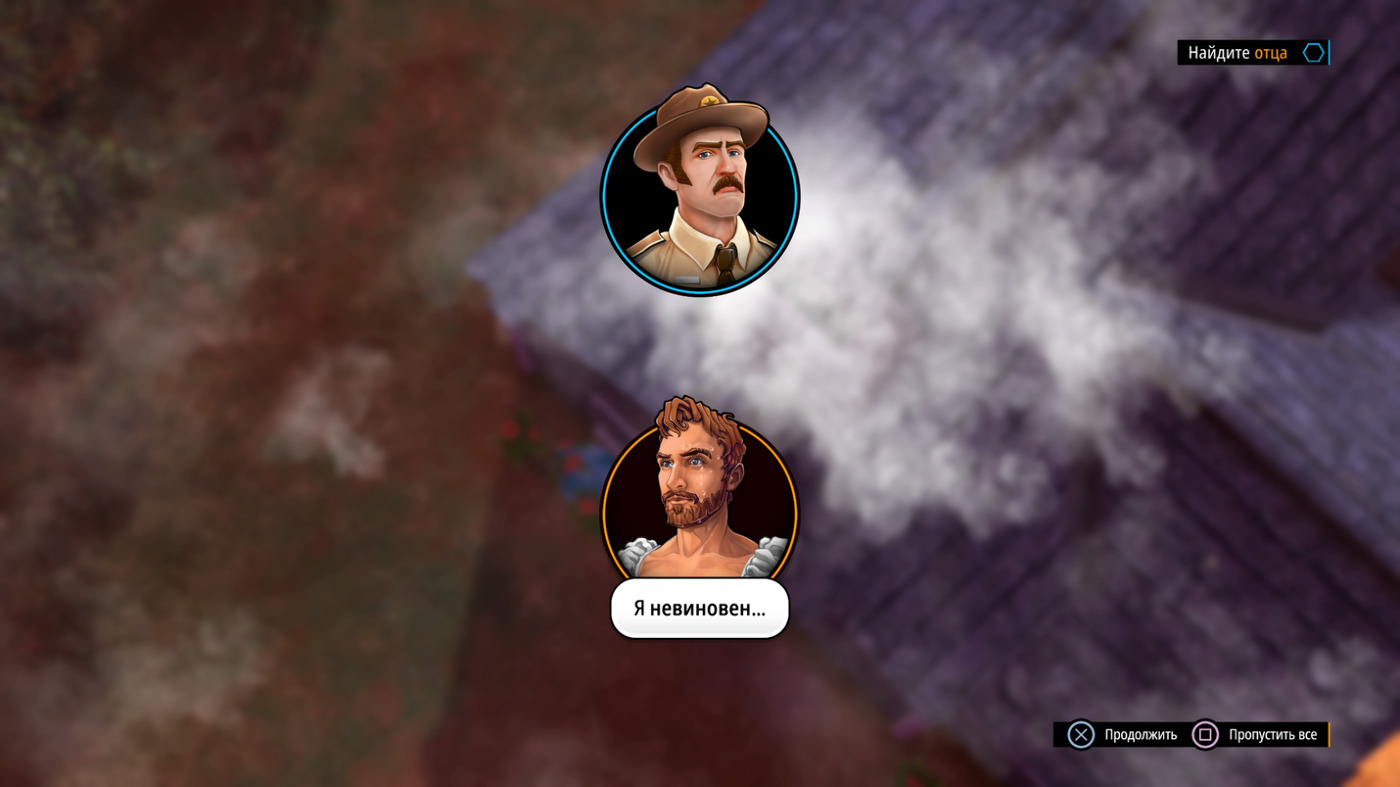Click the "Я невиновен..." speech bubble
Screen dimensions: 1400x787
pyautogui.click(x=699, y=608)
